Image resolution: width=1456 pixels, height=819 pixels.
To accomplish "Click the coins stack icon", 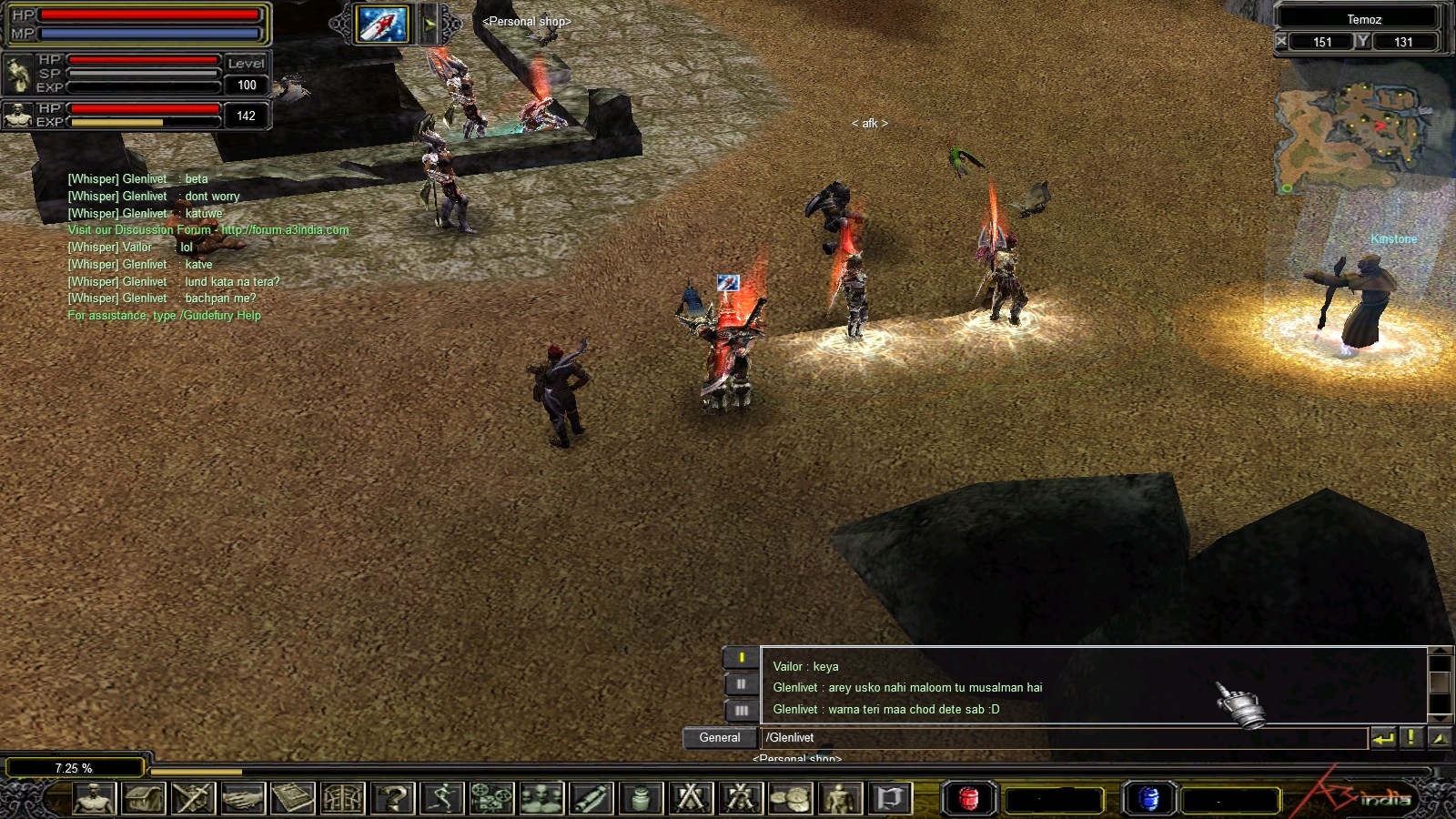I will click(x=790, y=798).
